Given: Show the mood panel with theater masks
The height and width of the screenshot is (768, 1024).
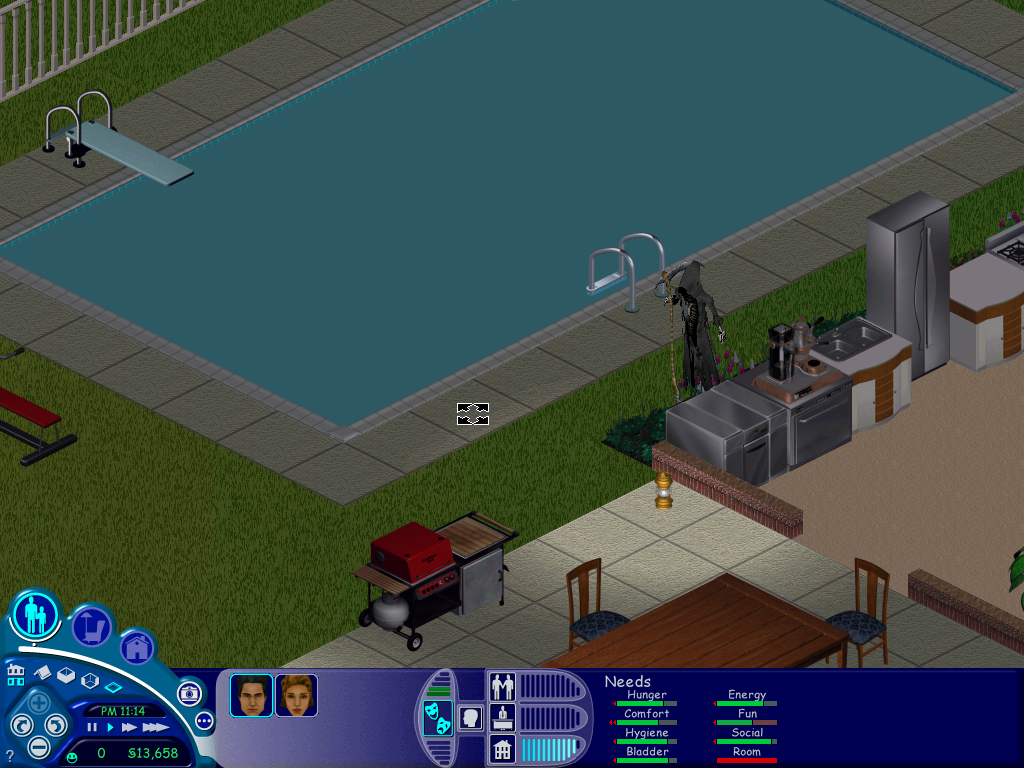Looking at the screenshot, I should pos(437,717).
